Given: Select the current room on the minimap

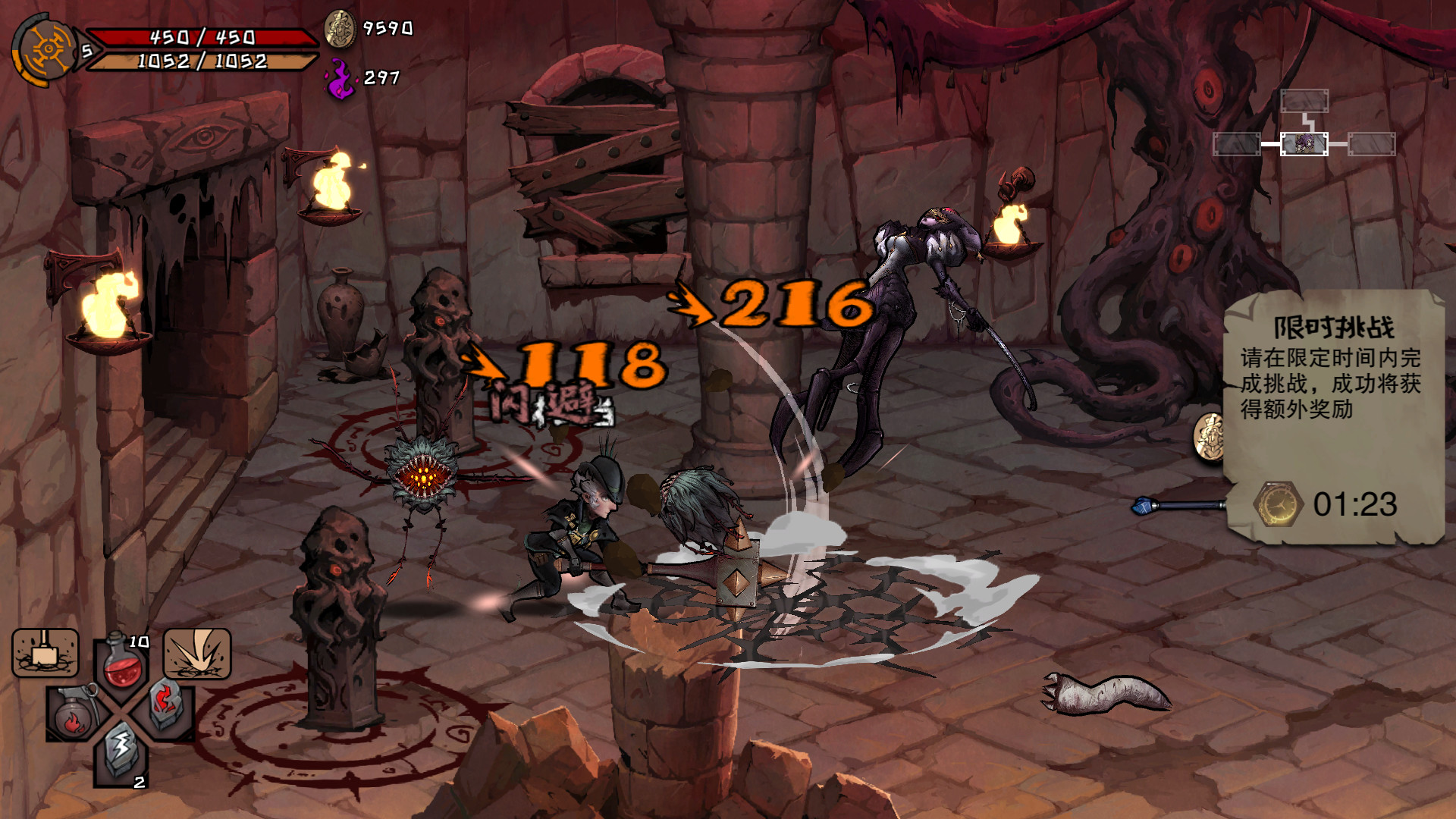Looking at the screenshot, I should (1303, 143).
